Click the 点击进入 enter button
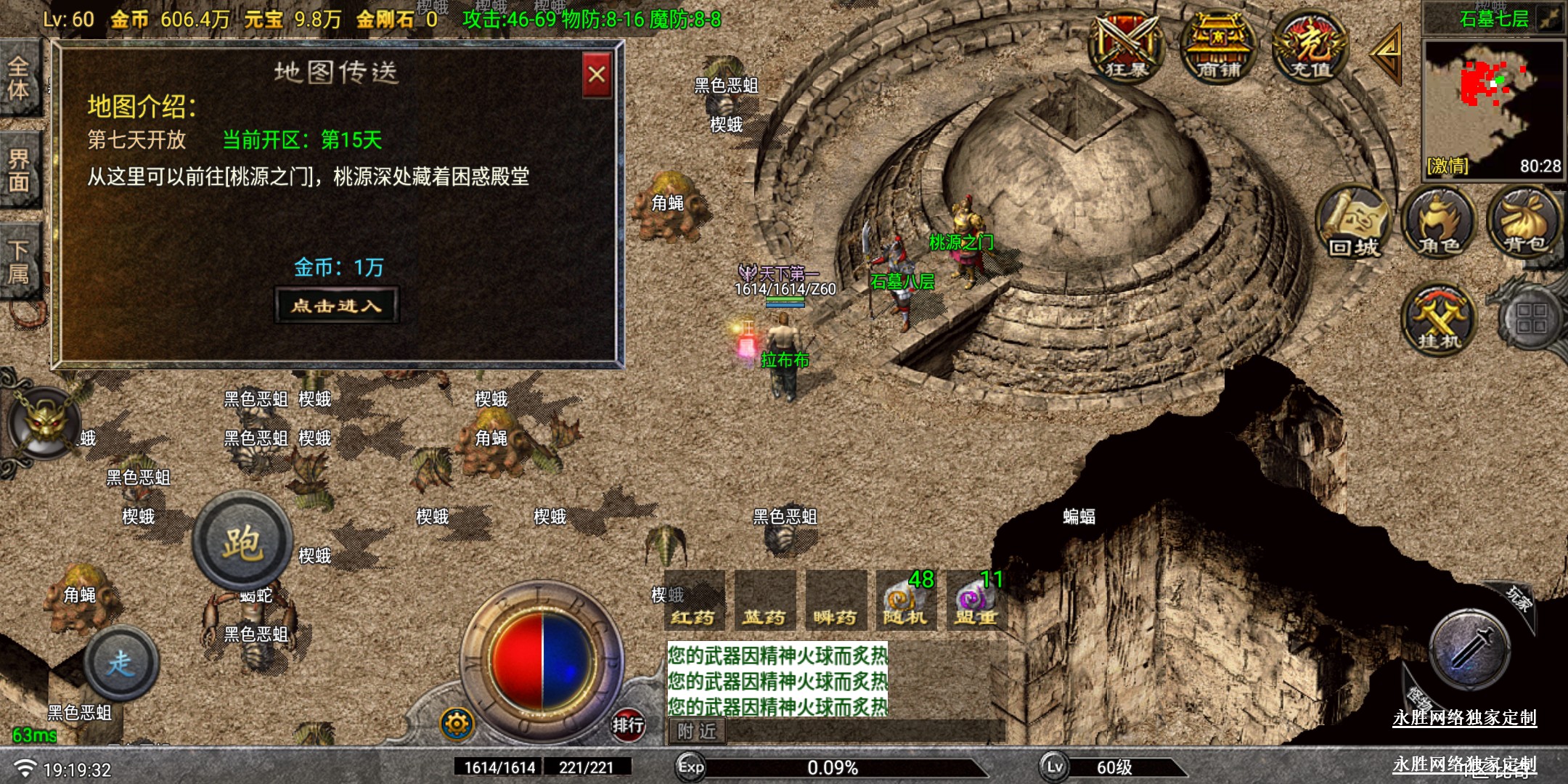Screen dimensions: 1568x784 tap(337, 306)
